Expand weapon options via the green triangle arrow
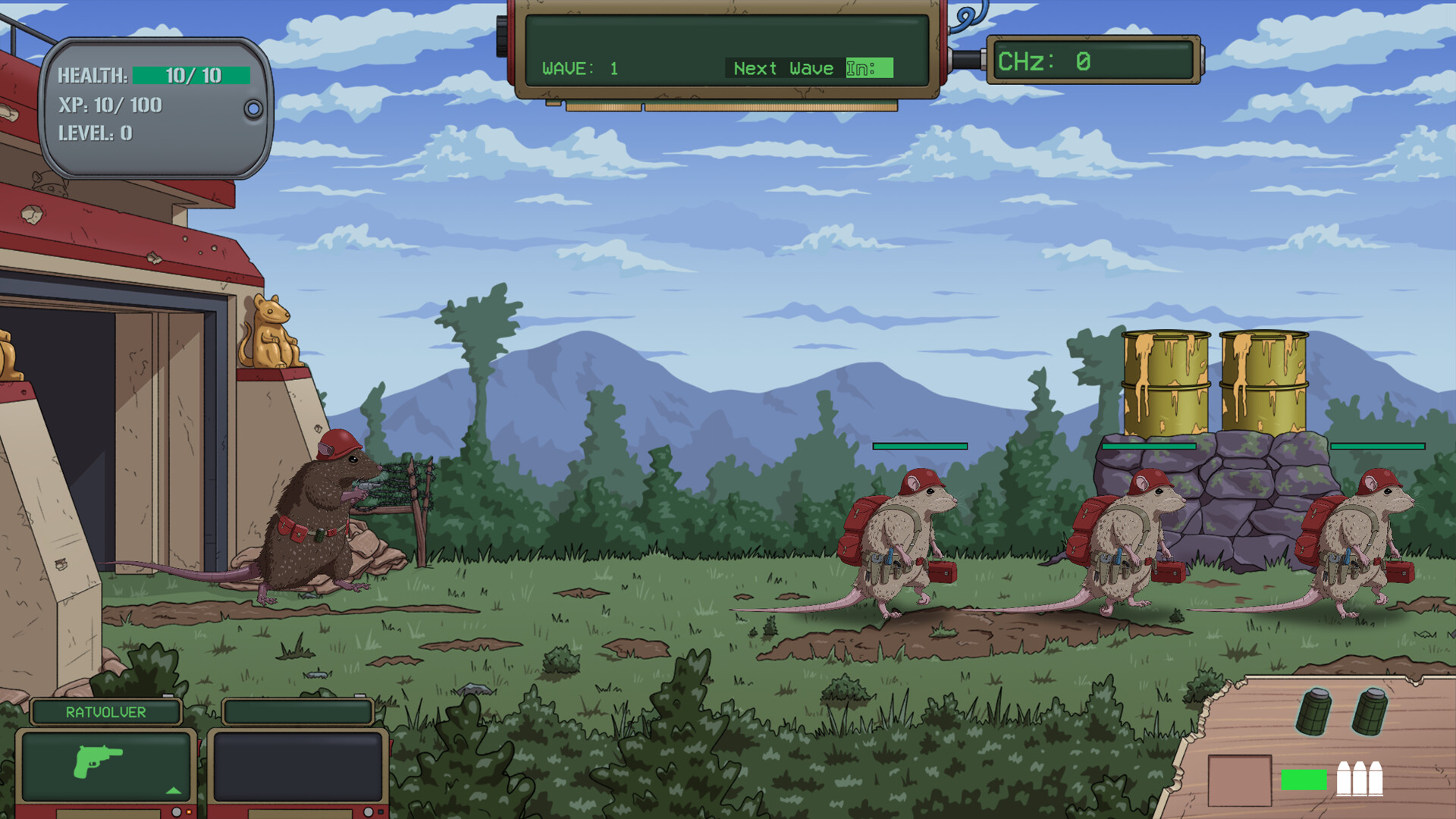 pyautogui.click(x=173, y=791)
